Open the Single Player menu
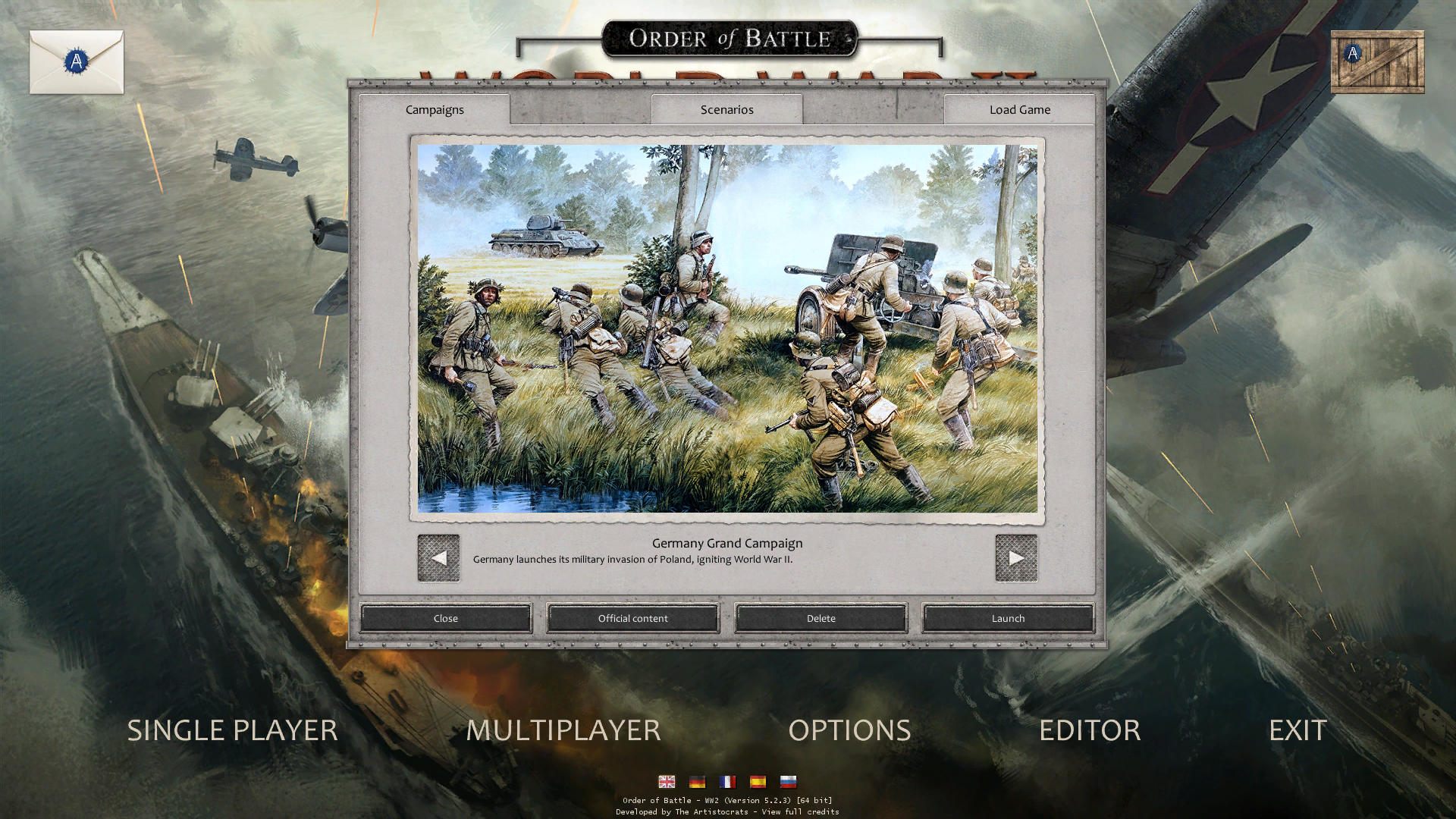This screenshot has width=1456, height=819. click(232, 730)
